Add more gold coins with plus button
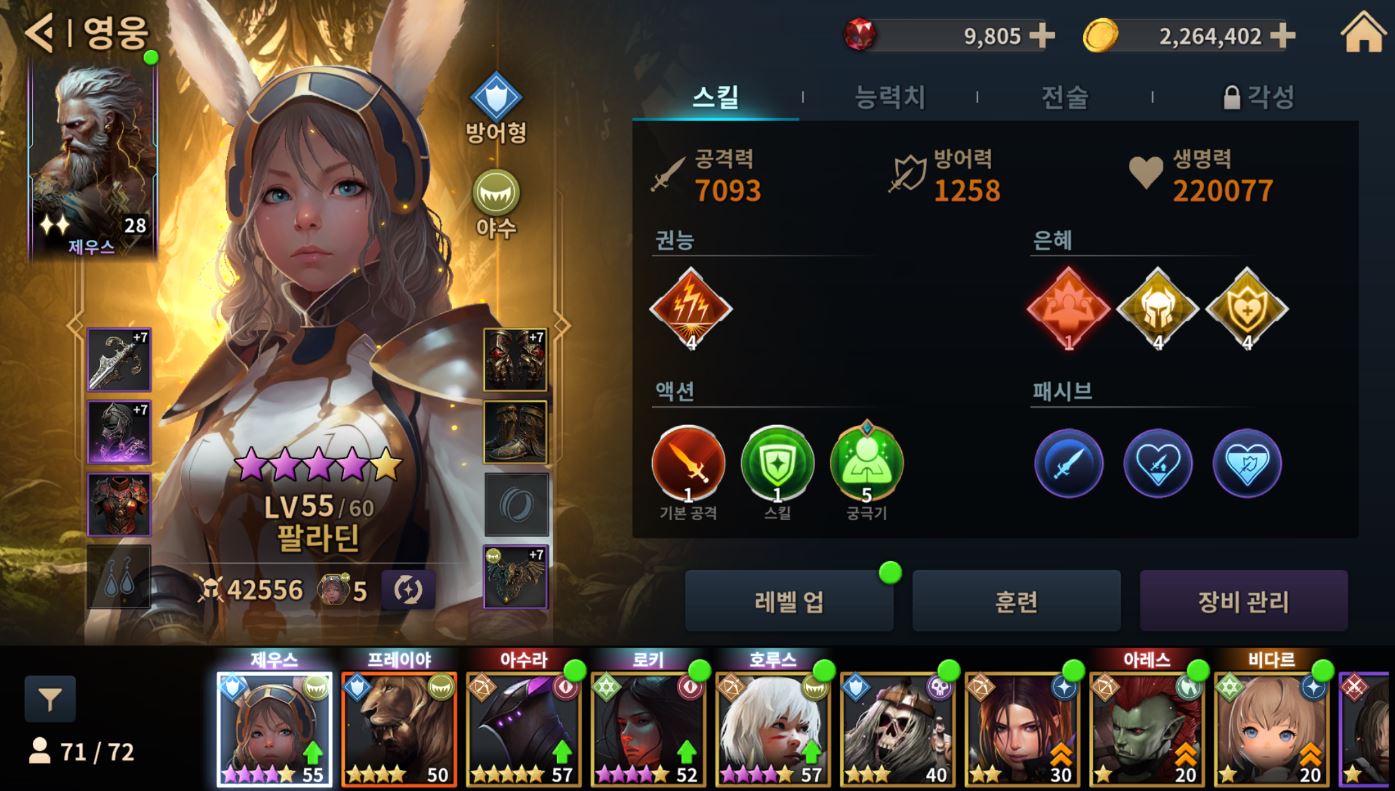Image resolution: width=1395 pixels, height=791 pixels. [x=1282, y=36]
